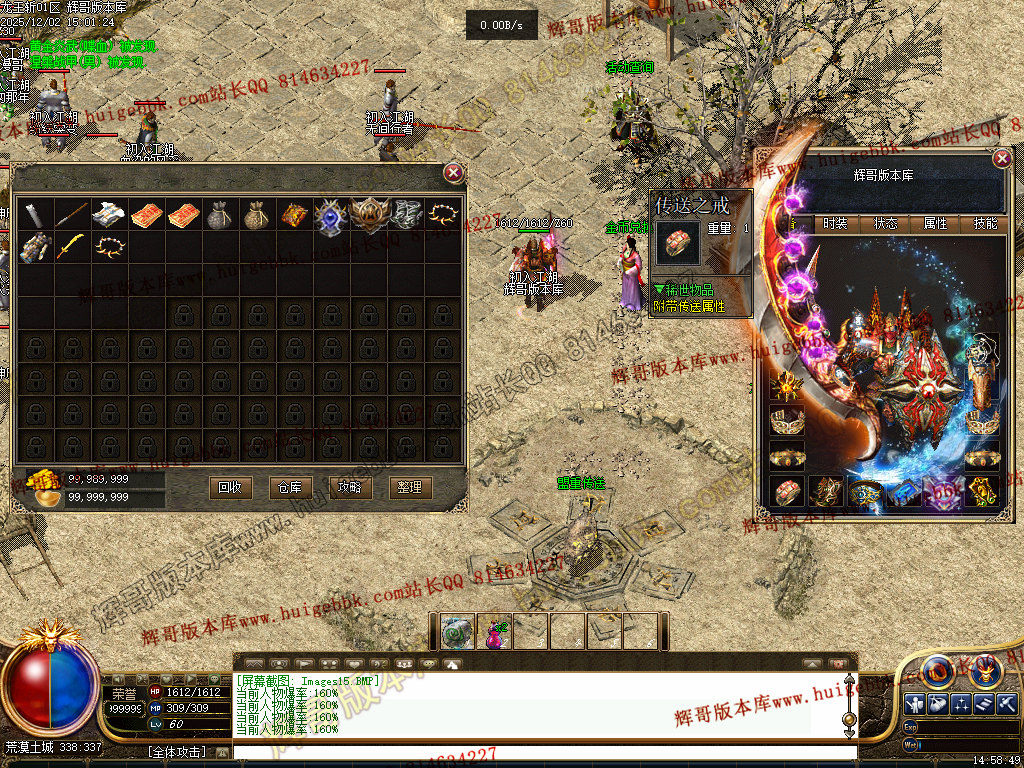Show the 技能 skills tab
Viewport: 1024px width, 768px height.
pos(986,224)
